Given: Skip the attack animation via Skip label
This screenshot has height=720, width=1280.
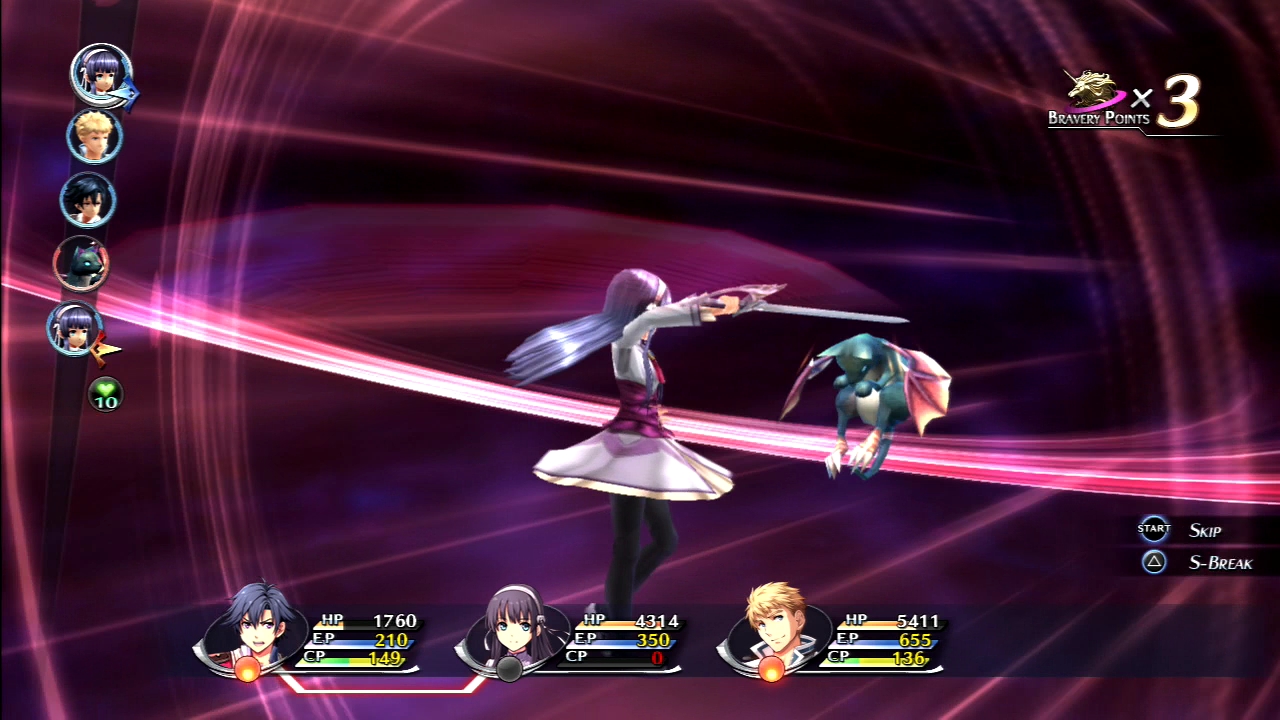Looking at the screenshot, I should (x=1204, y=530).
